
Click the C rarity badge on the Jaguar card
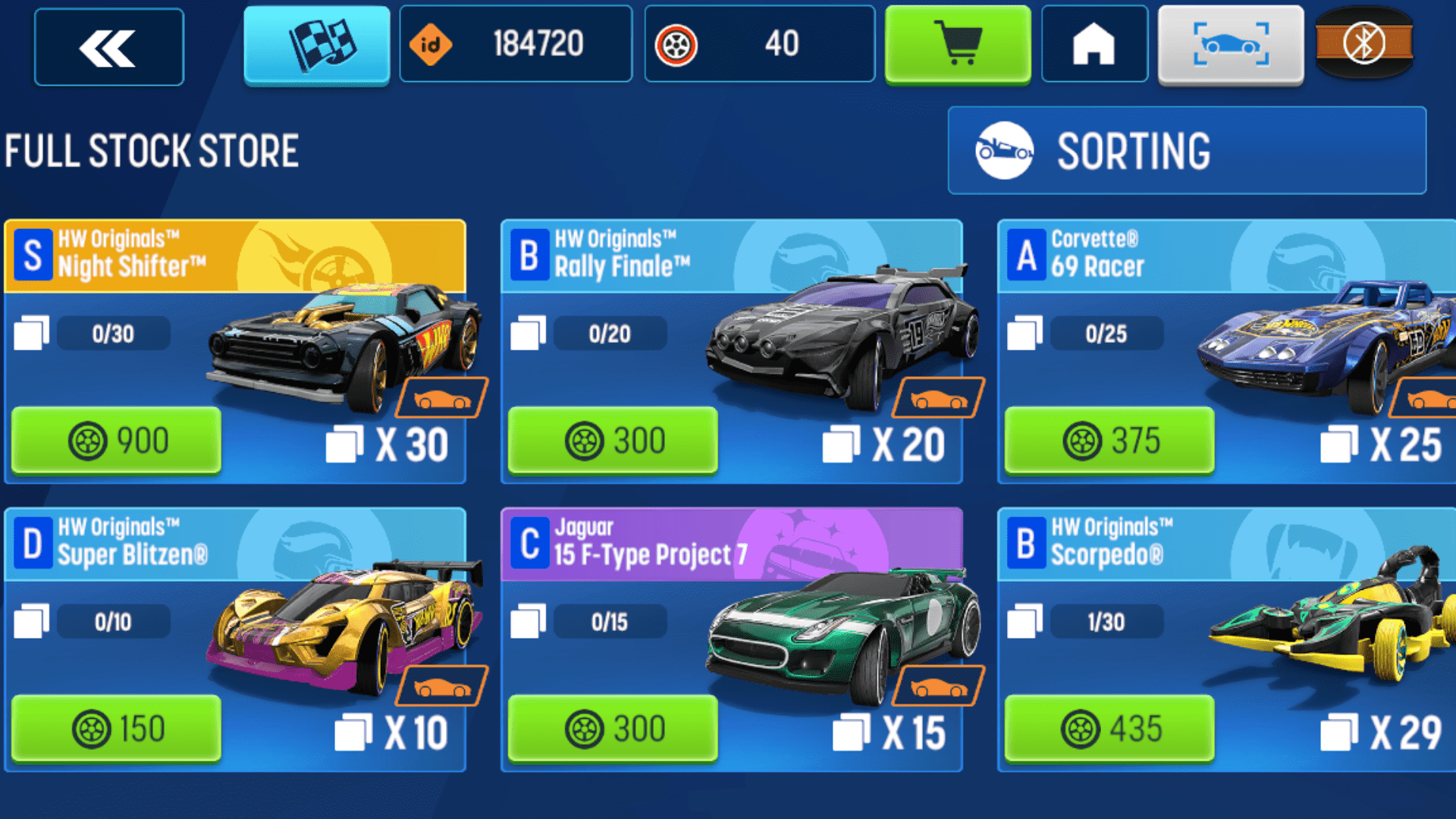(529, 544)
